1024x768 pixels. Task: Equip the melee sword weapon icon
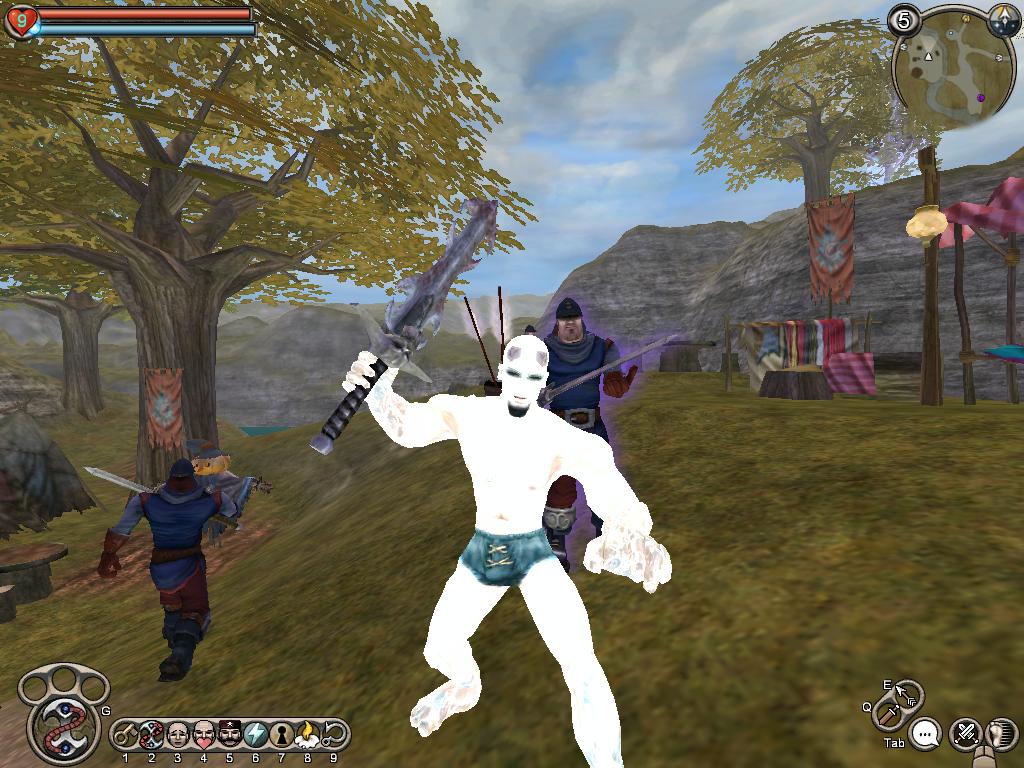coord(888,715)
